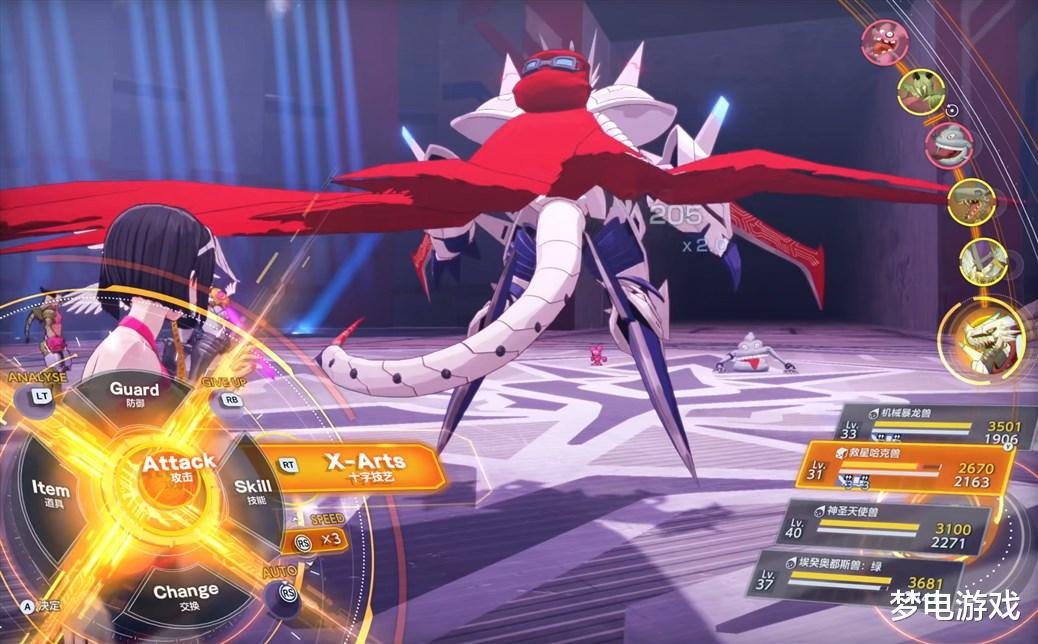Open the Skill menu

point(252,490)
